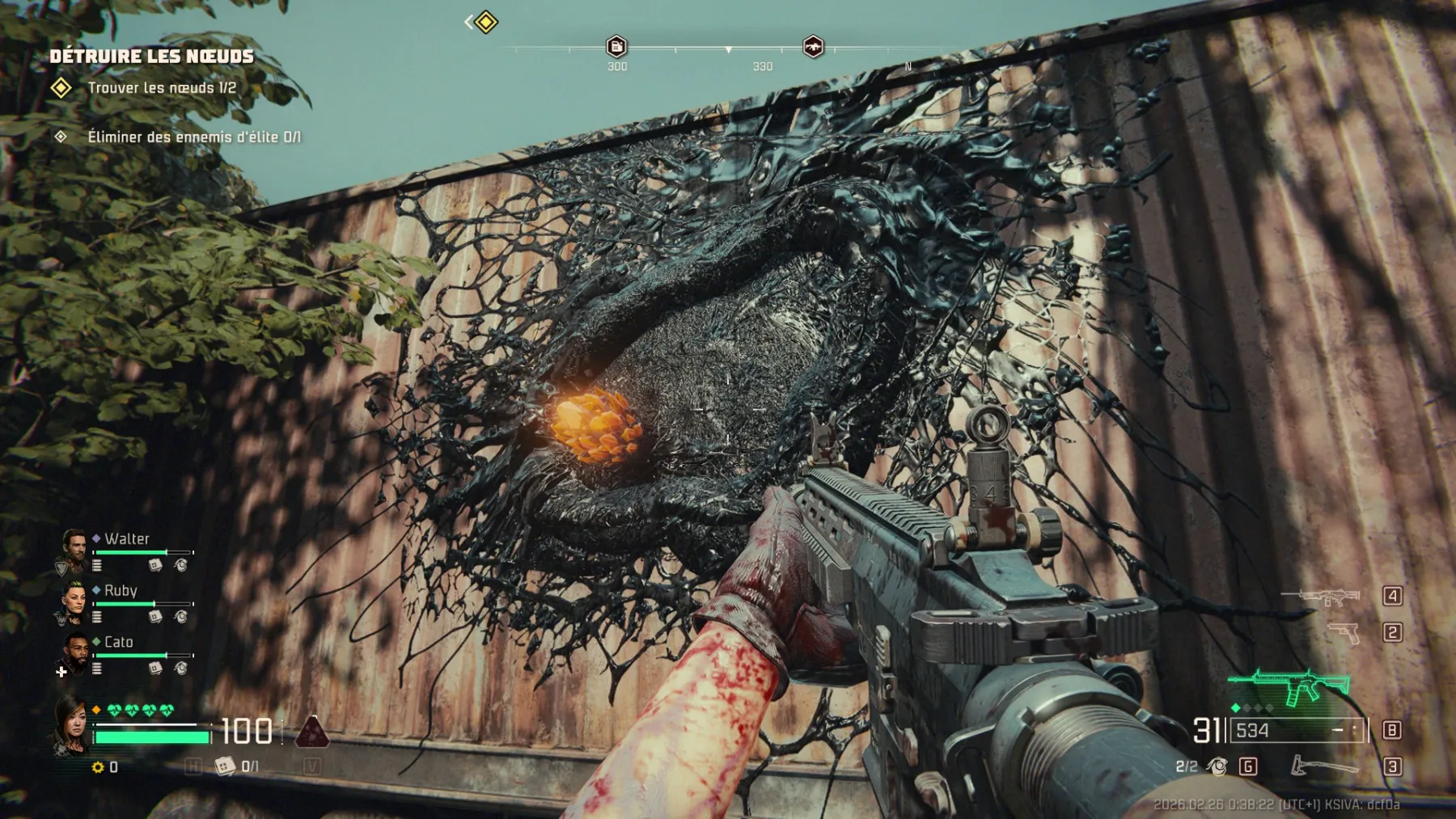Screen dimensions: 1456x819
Task: Click the yellow diamond objective marker on compass
Action: tap(485, 22)
